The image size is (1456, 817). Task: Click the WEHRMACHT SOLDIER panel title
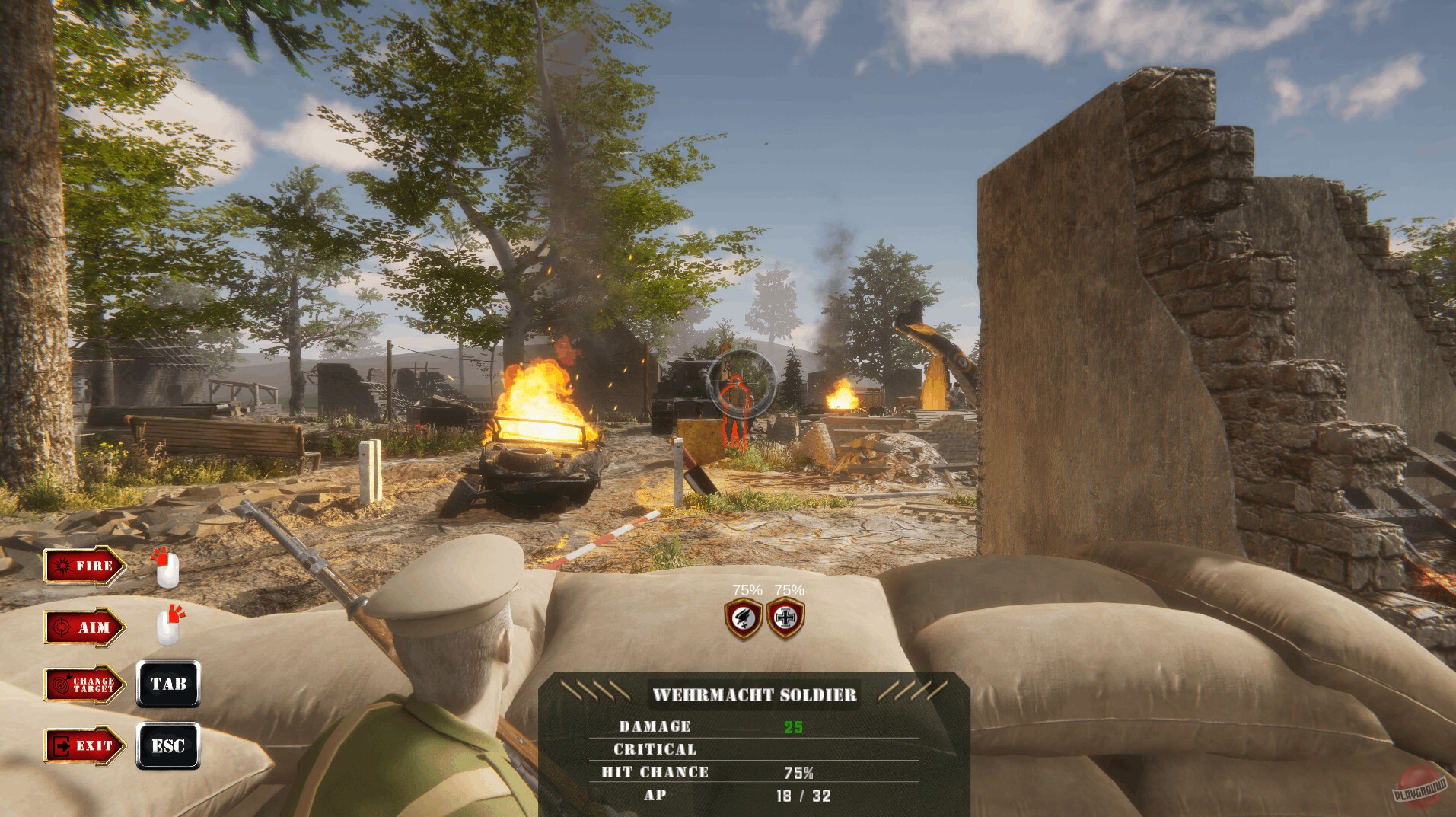[x=756, y=694]
